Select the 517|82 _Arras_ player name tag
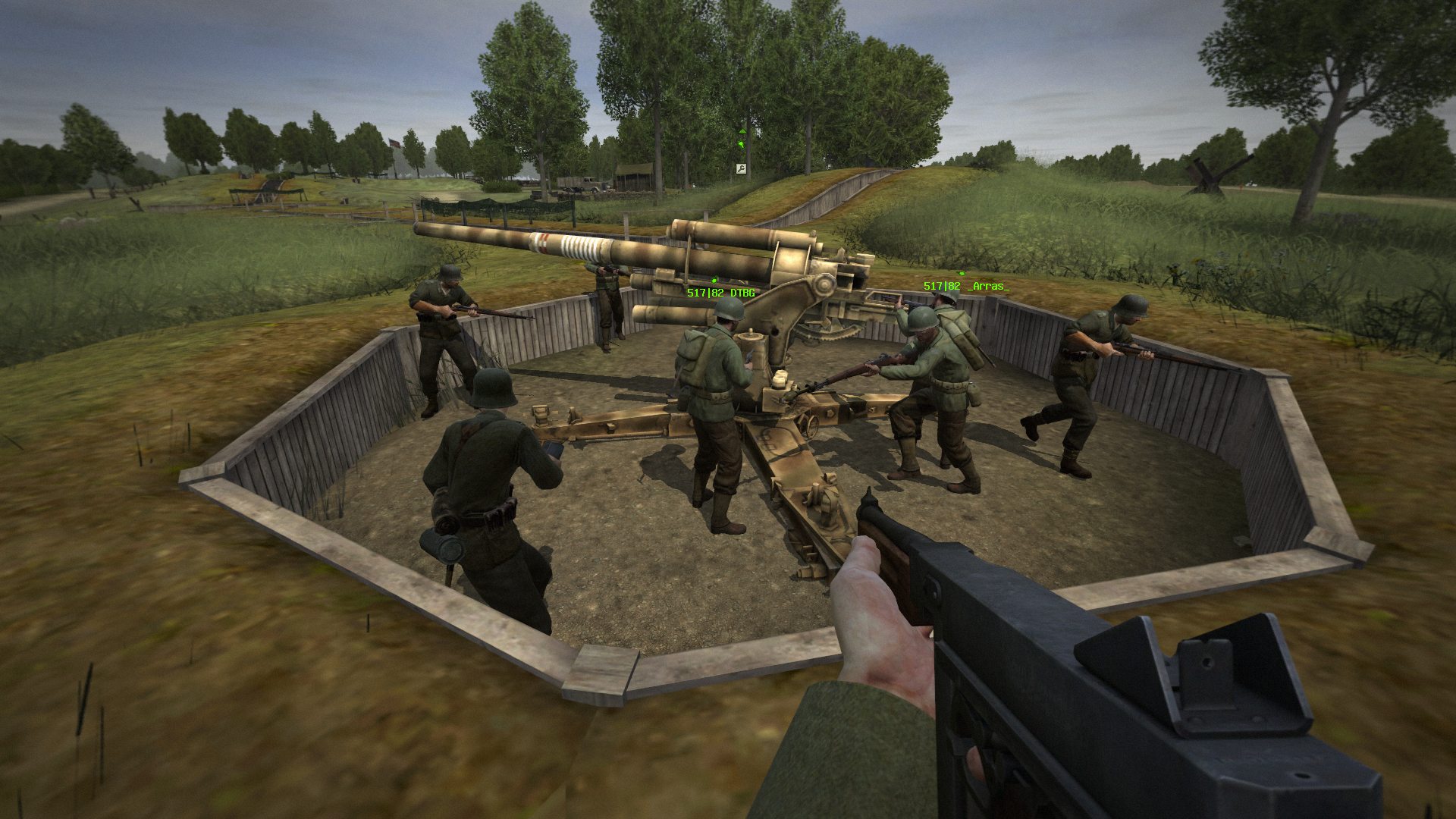The width and height of the screenshot is (1456, 819). tap(966, 286)
